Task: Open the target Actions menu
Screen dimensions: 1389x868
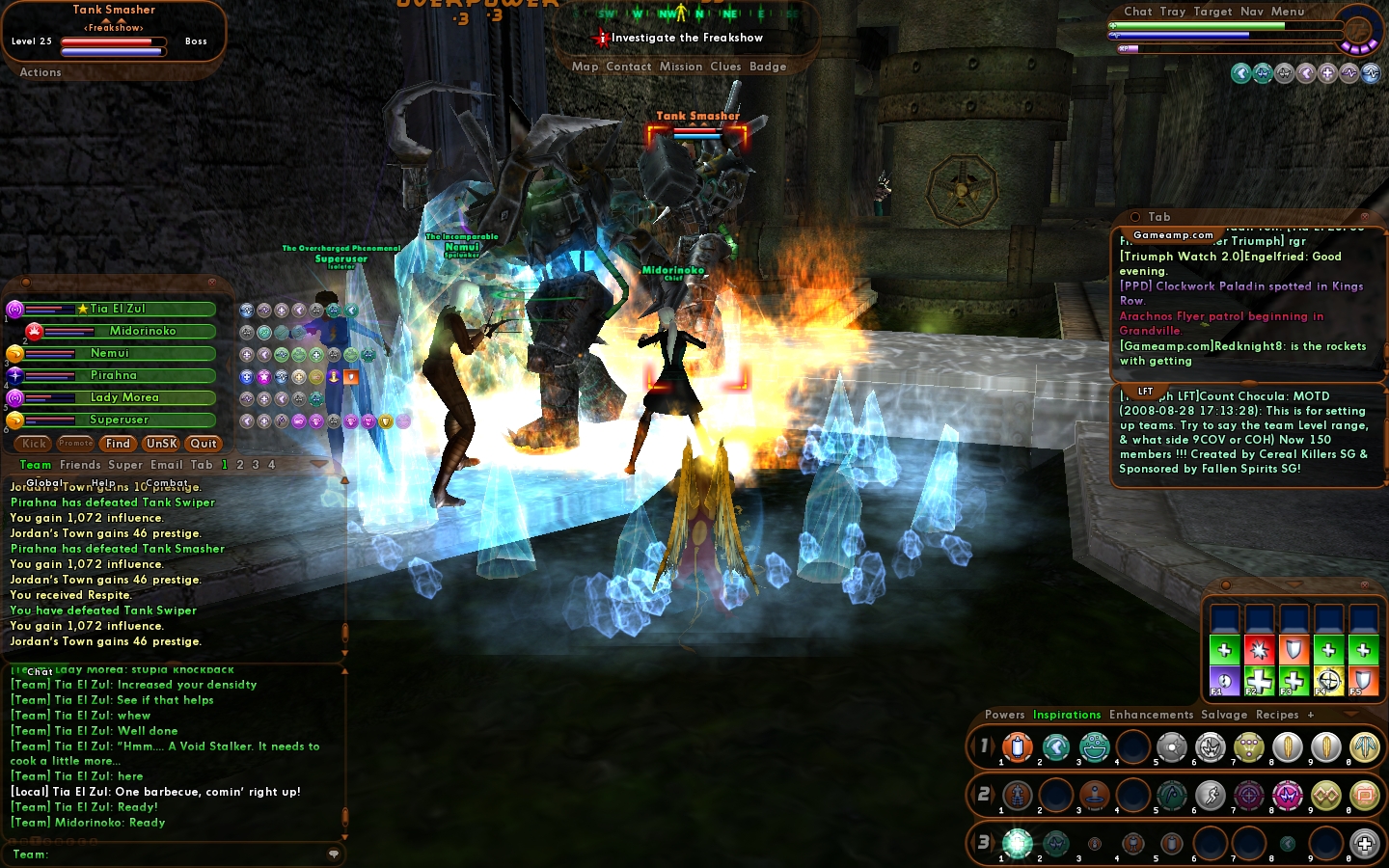Action: pyautogui.click(x=41, y=72)
